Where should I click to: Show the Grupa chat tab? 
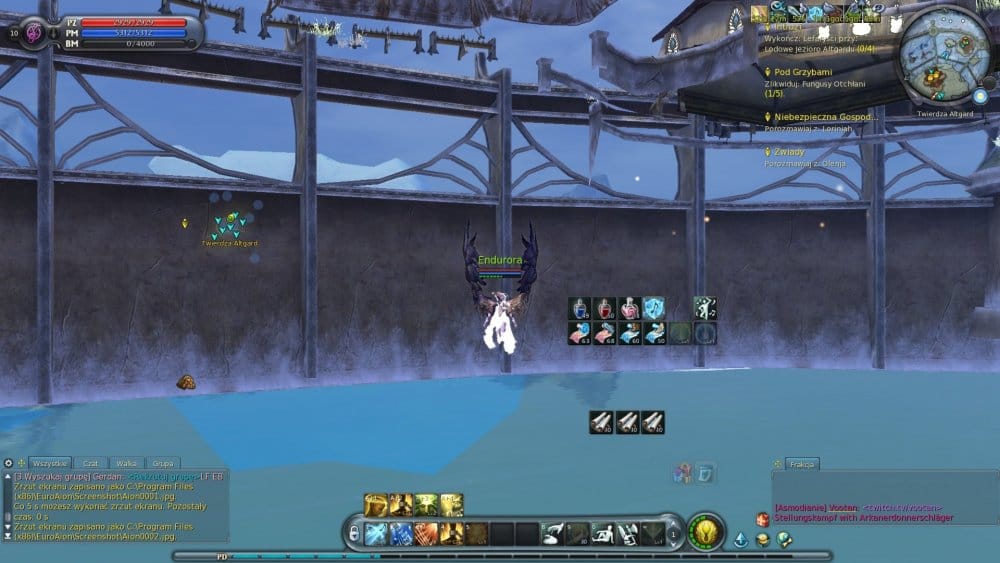pos(161,463)
